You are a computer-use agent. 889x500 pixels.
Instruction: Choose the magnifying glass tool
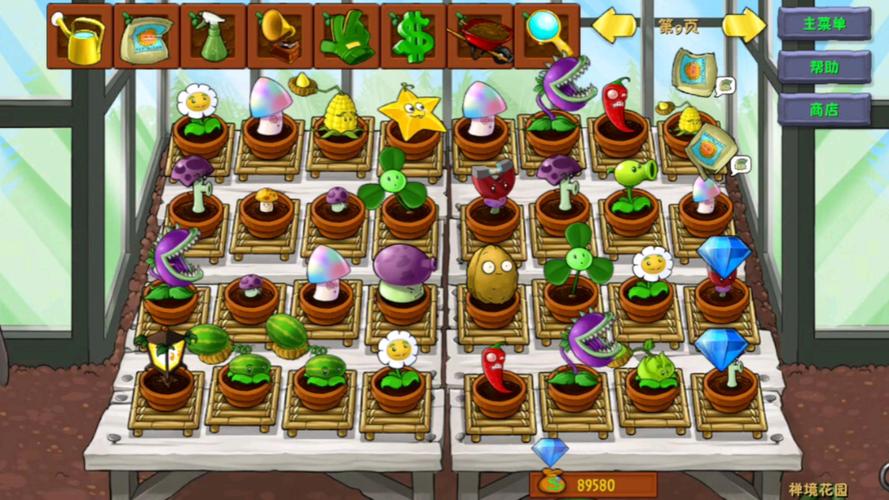click(547, 35)
